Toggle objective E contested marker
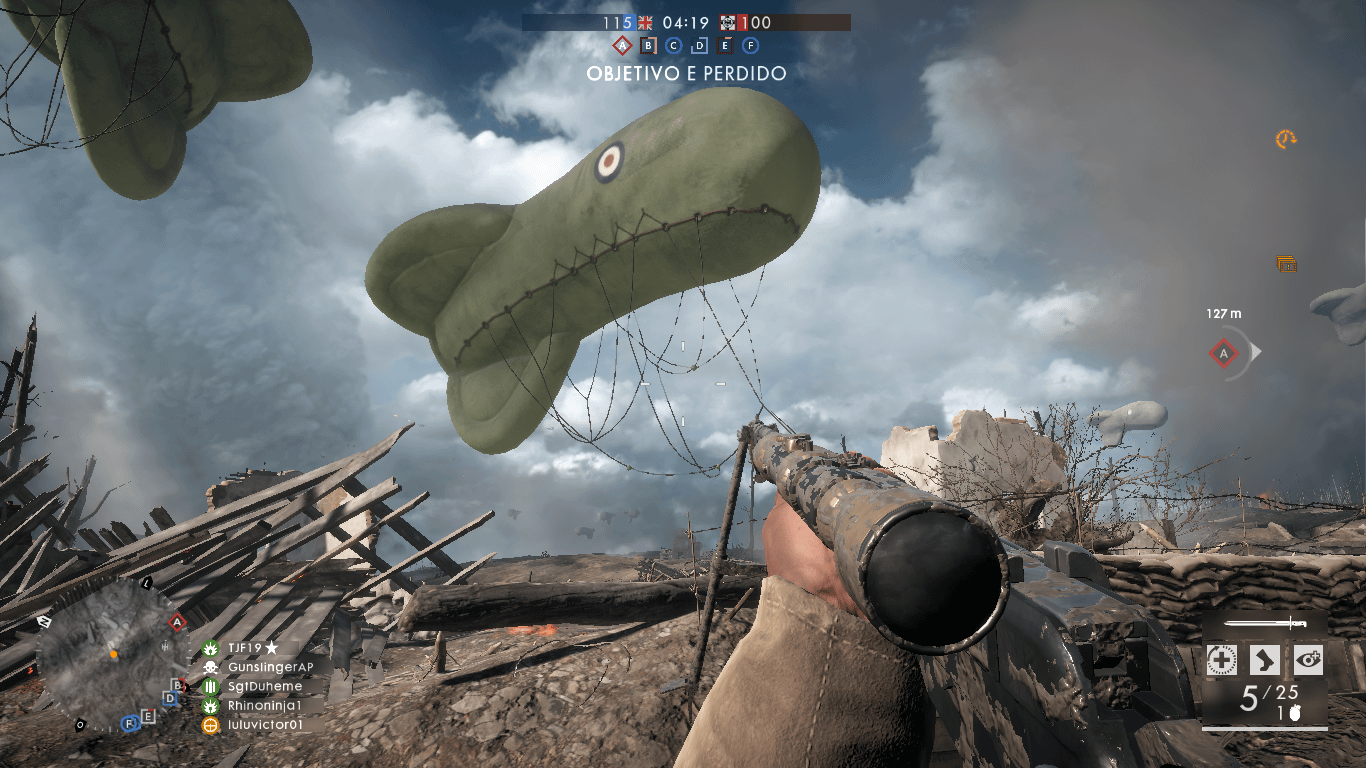 point(725,45)
